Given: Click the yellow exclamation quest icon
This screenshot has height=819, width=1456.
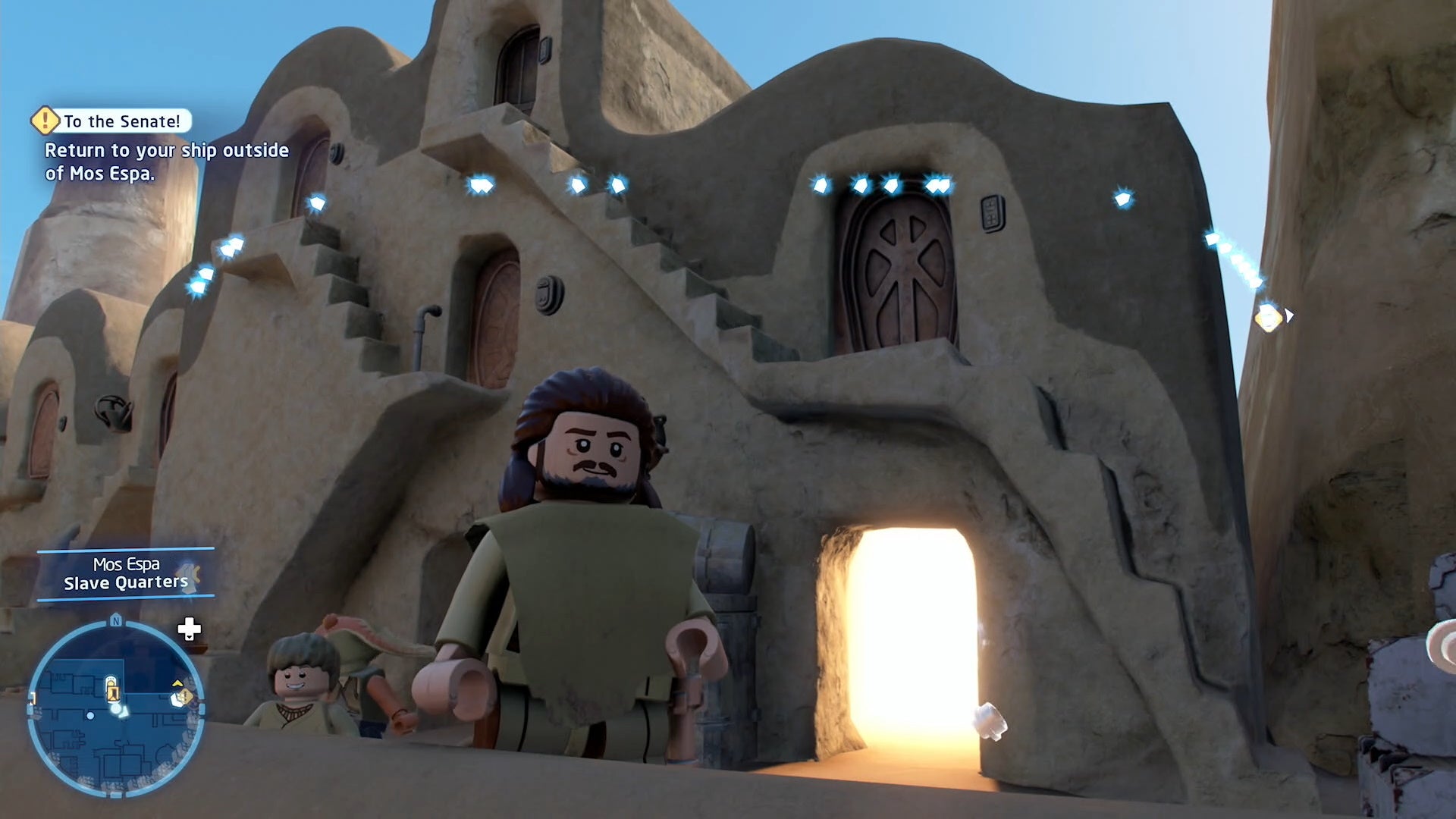Looking at the screenshot, I should [44, 121].
